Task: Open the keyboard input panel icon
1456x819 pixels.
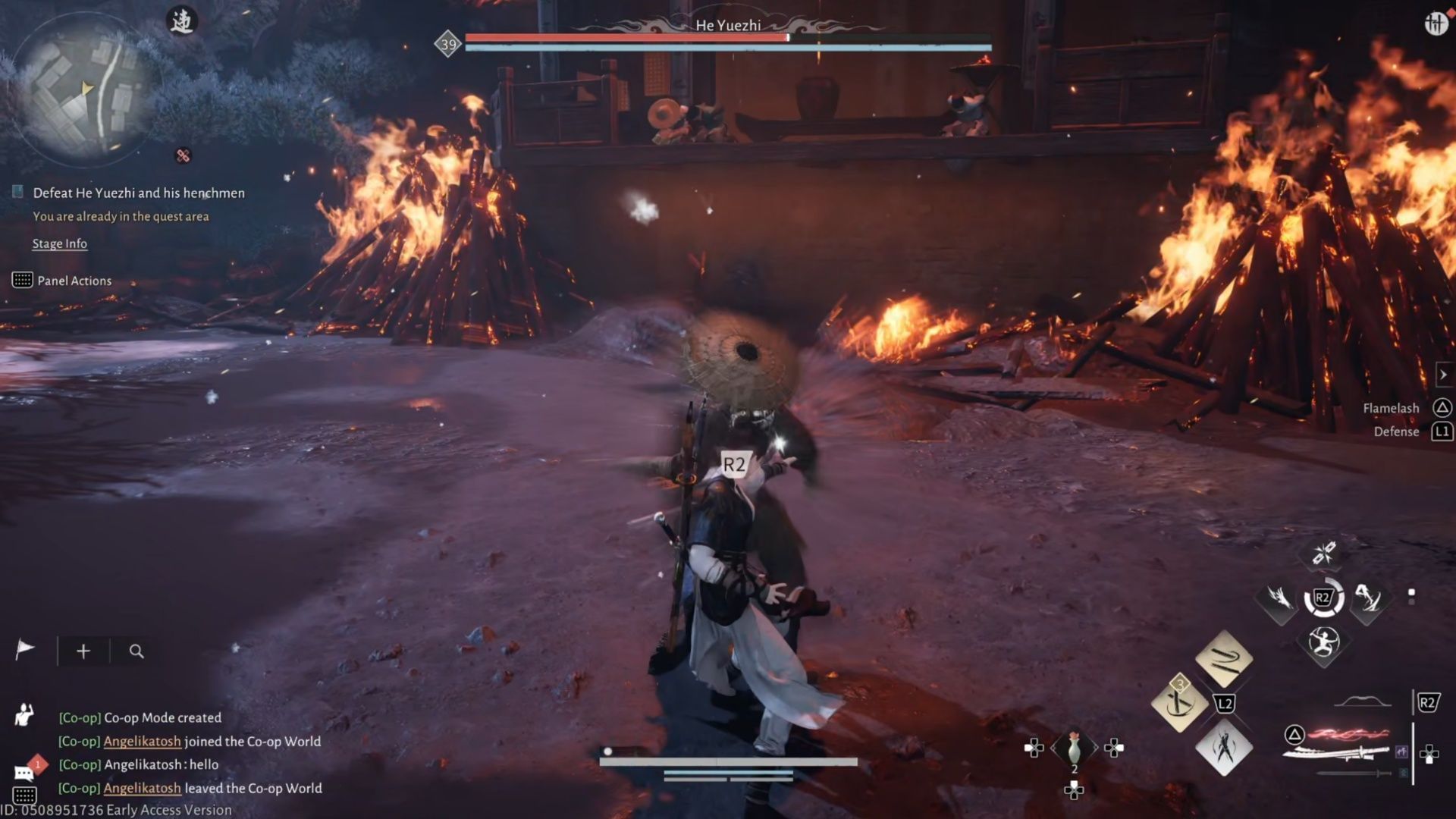Action: tap(25, 794)
